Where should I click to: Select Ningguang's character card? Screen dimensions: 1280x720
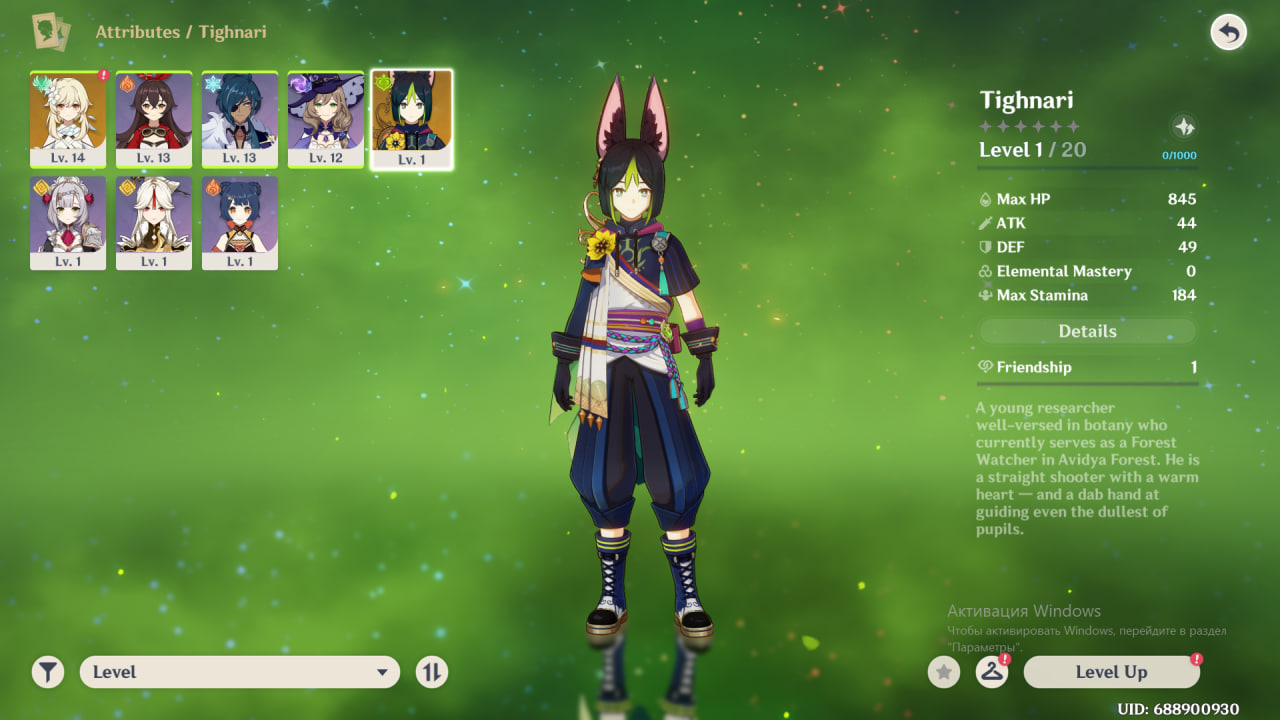click(x=154, y=223)
